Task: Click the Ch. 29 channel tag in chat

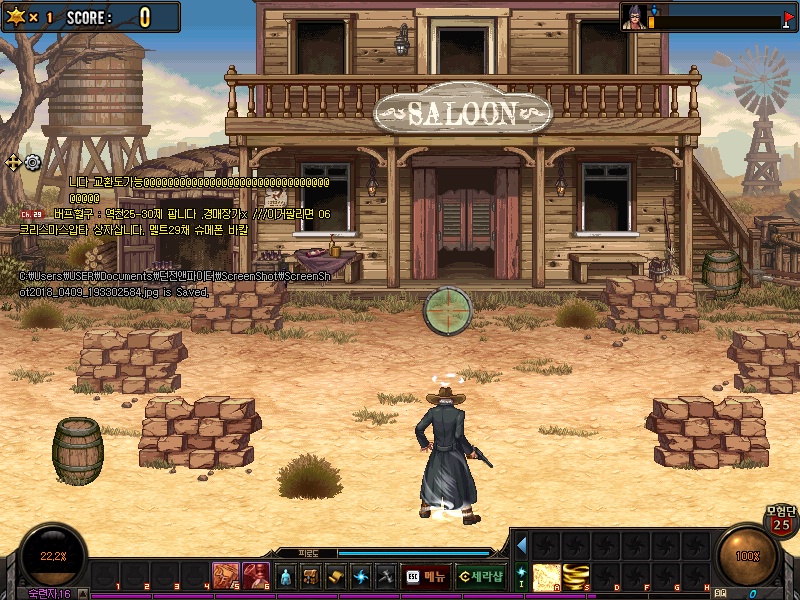Action: point(31,214)
